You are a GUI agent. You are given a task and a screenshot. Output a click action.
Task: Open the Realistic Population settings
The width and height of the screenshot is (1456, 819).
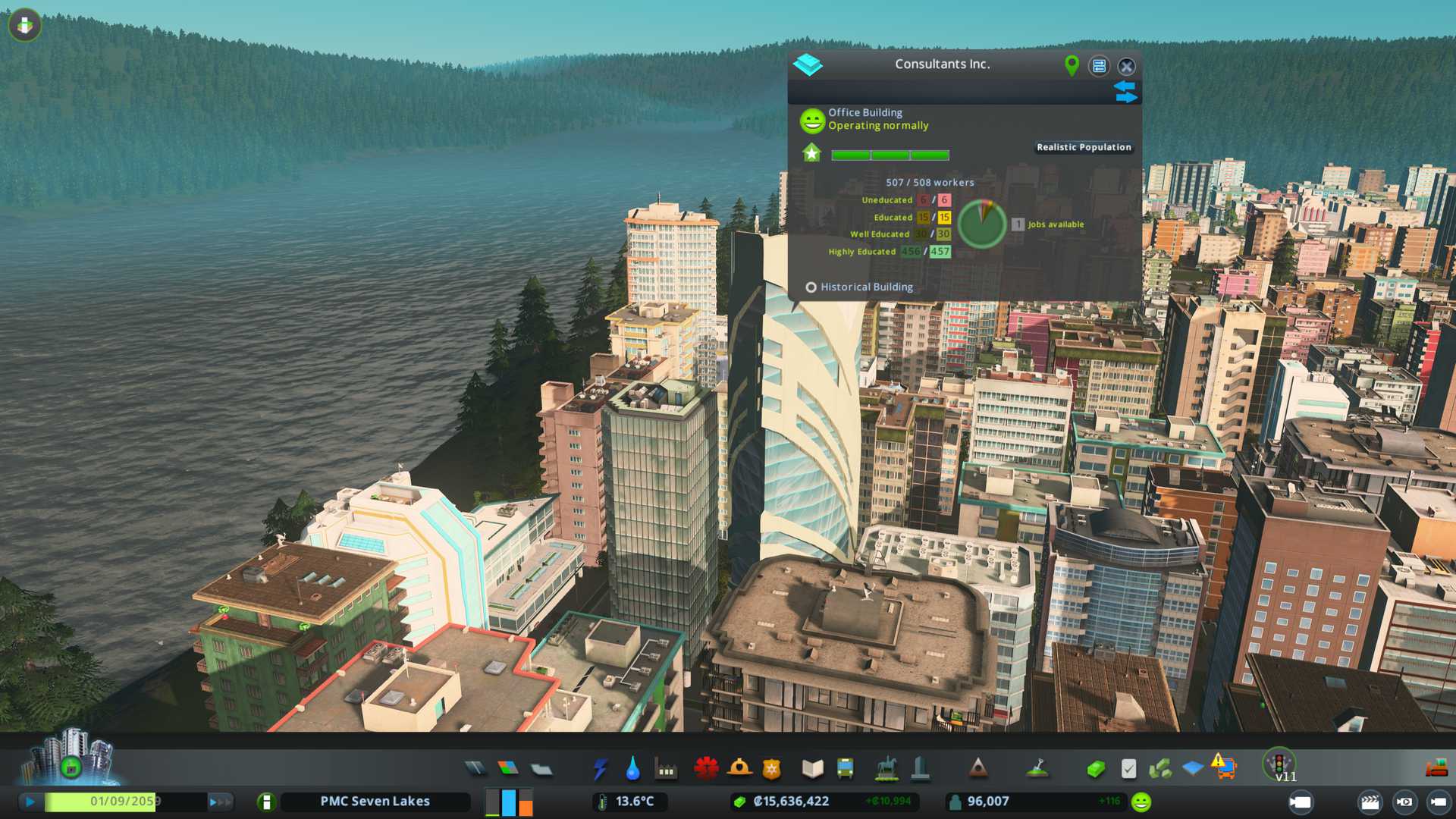pyautogui.click(x=1084, y=147)
